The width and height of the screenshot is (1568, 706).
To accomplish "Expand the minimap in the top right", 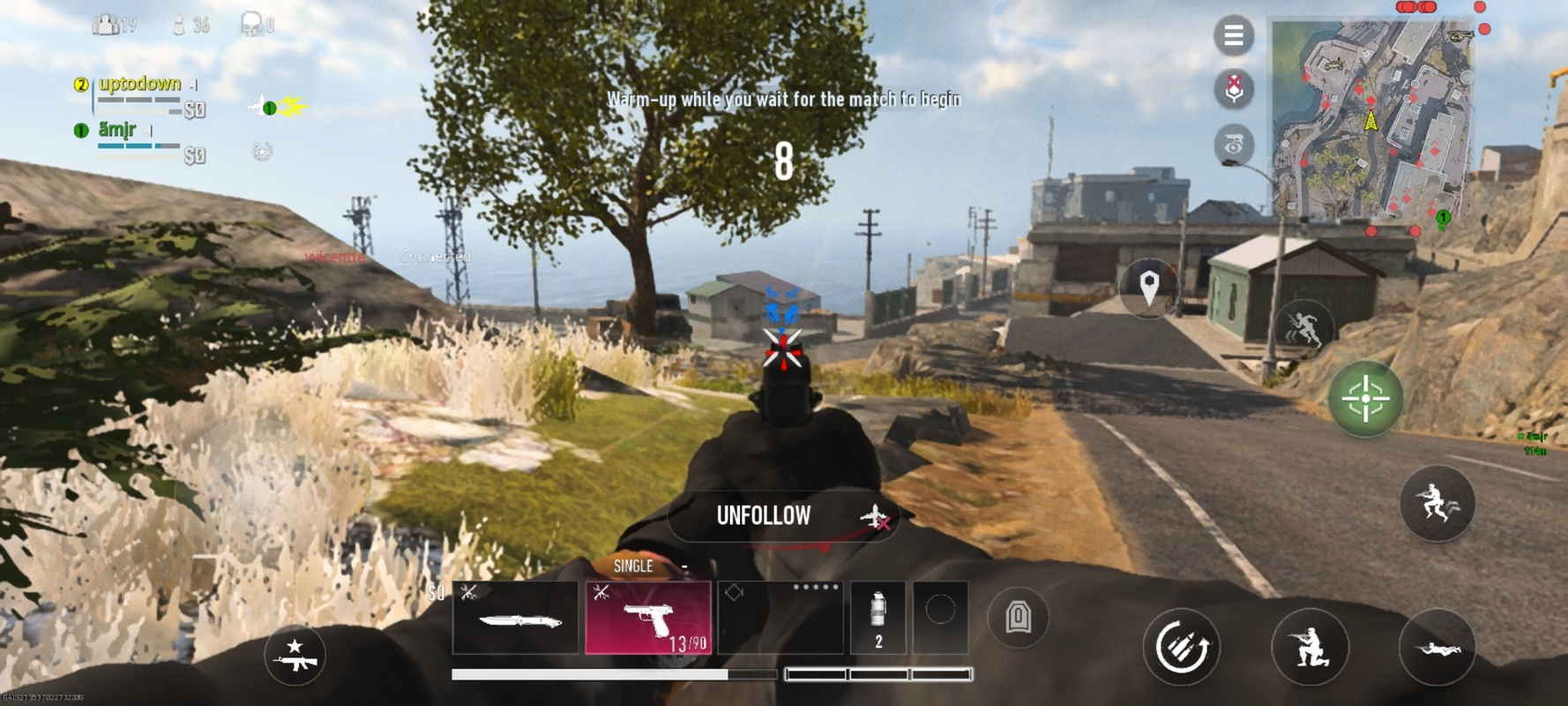I will coord(1371,115).
